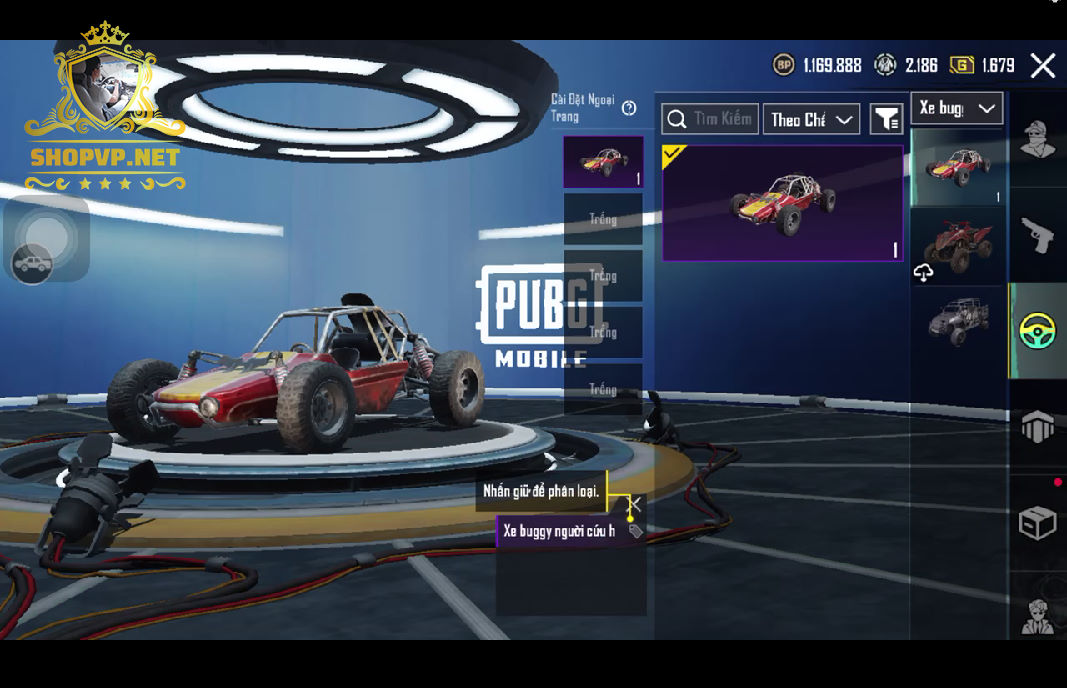This screenshot has width=1067, height=688.
Task: Tap the BP currency icon
Action: [x=784, y=65]
